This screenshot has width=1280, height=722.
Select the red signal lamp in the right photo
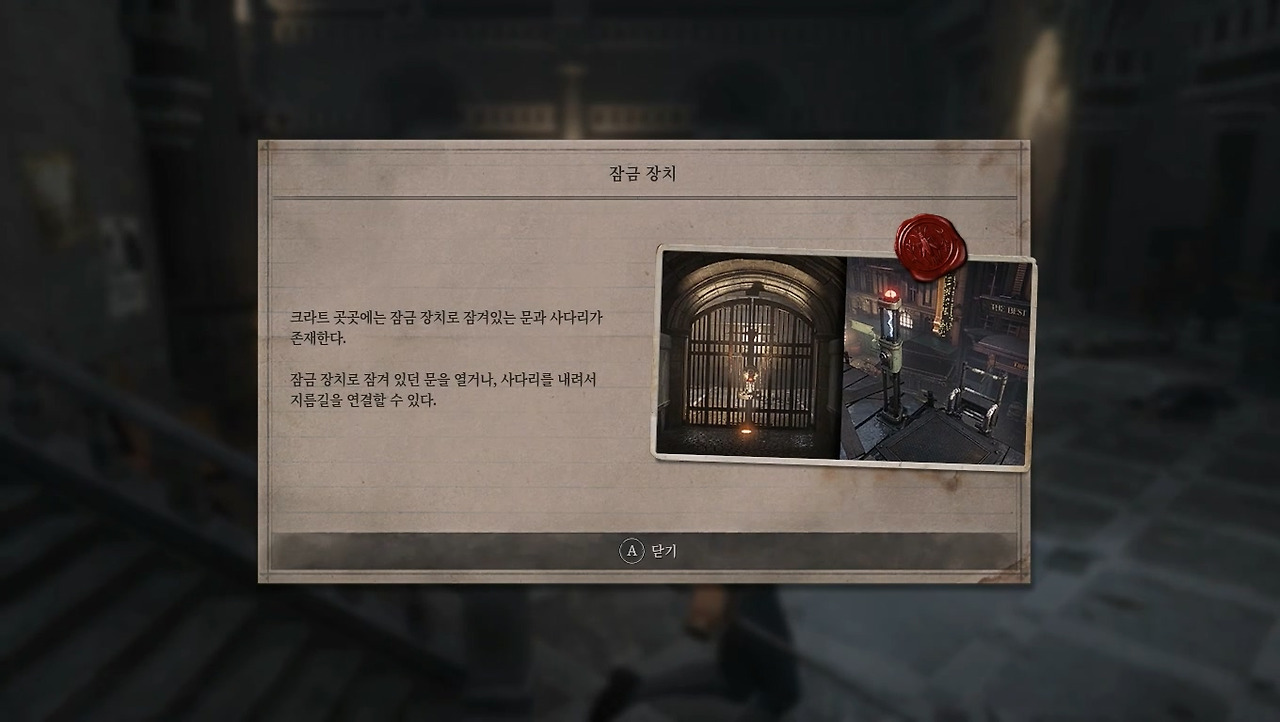click(x=889, y=293)
